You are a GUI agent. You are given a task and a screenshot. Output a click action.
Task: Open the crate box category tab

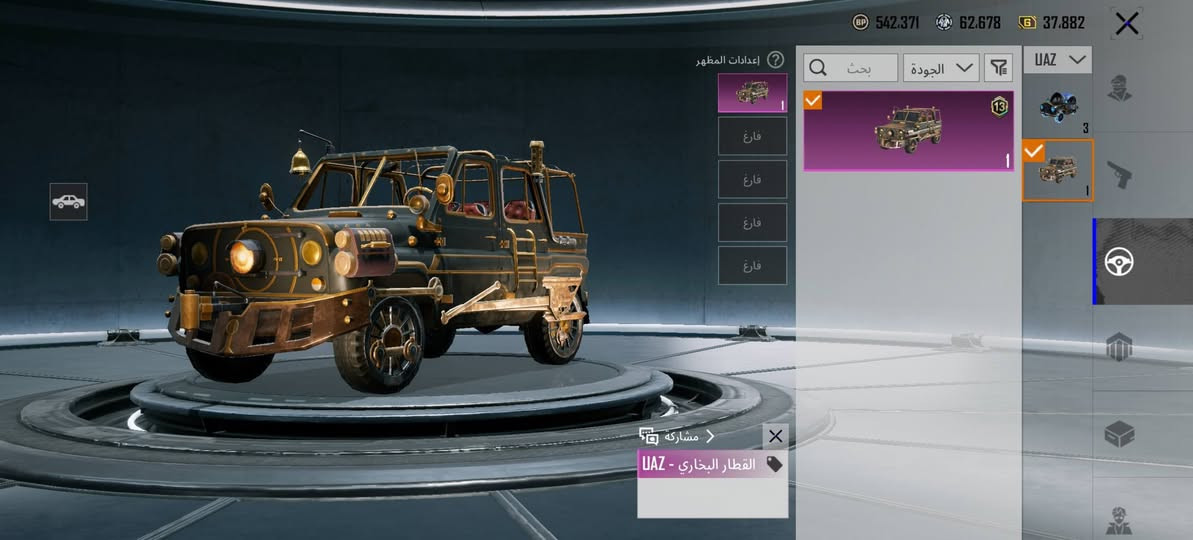point(1119,434)
